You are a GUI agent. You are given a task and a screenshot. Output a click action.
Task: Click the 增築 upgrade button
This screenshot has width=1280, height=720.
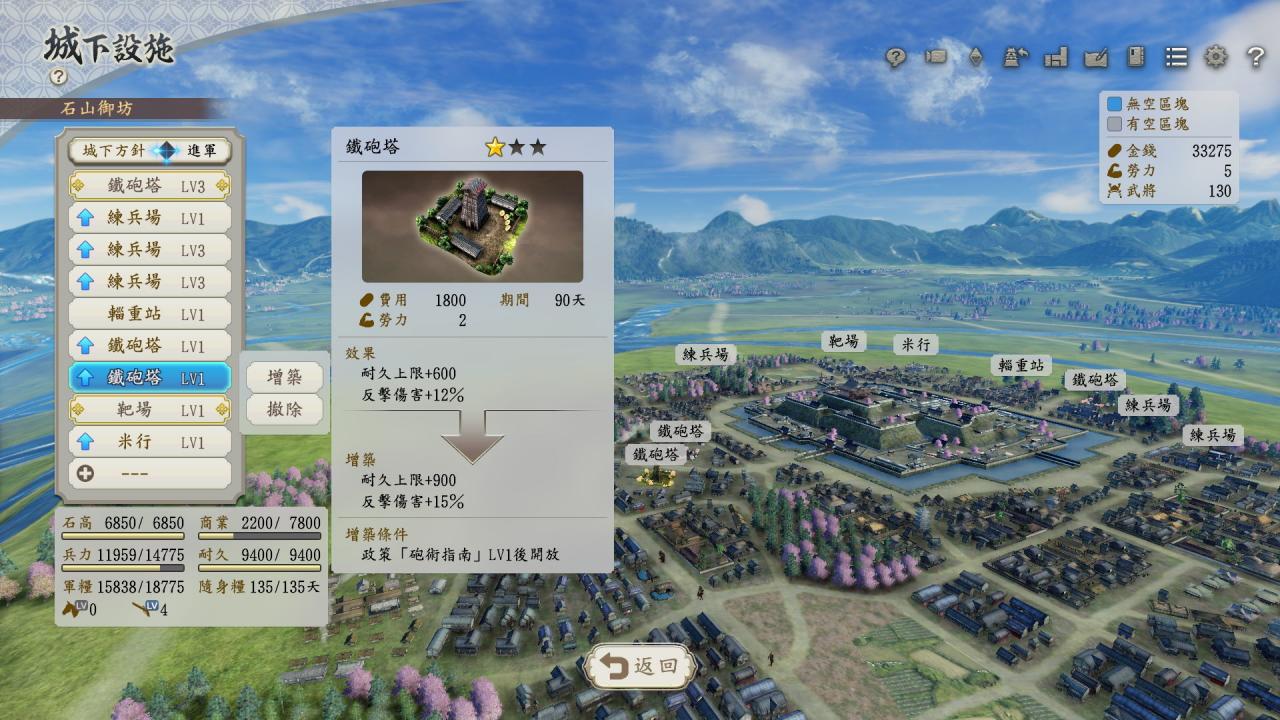click(285, 377)
